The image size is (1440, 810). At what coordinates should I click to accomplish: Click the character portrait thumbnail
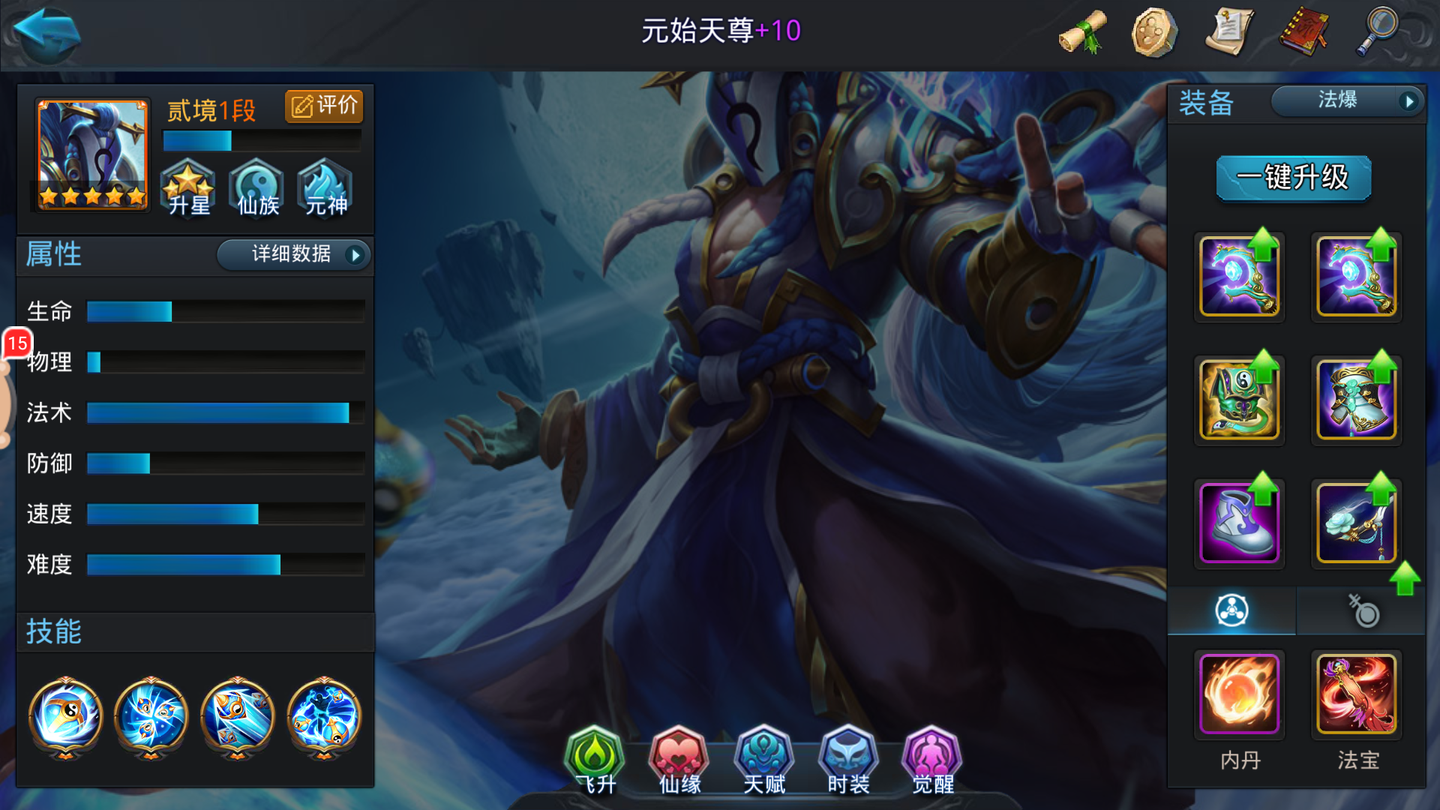90,152
